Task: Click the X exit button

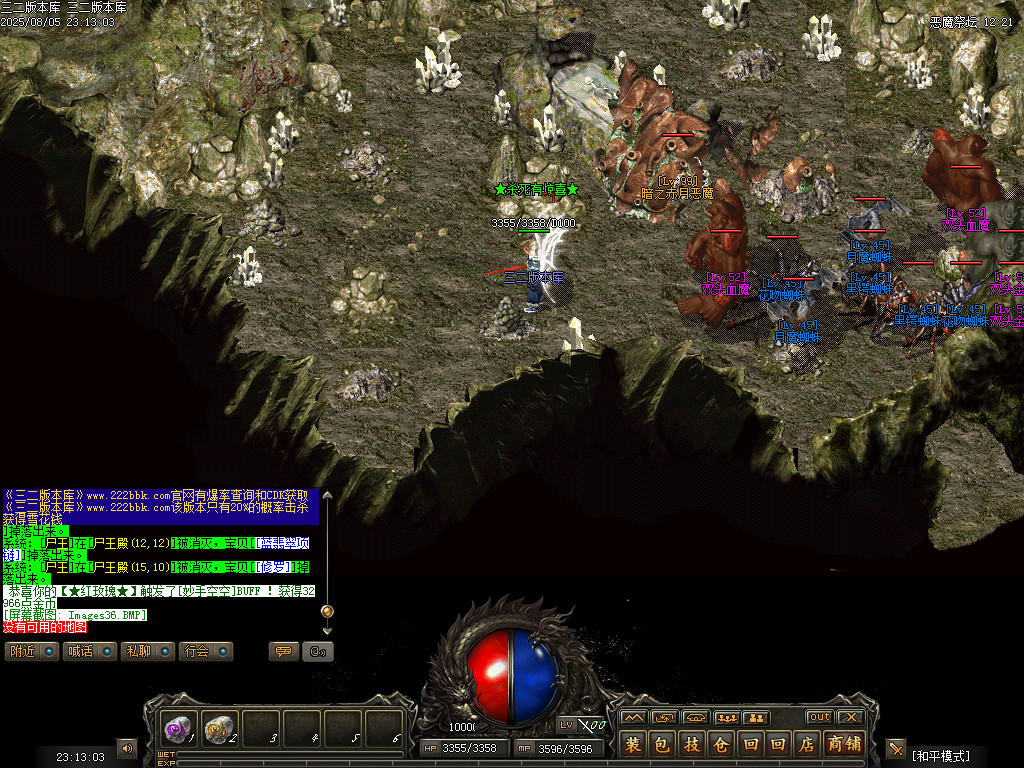Action: pyautogui.click(x=850, y=717)
